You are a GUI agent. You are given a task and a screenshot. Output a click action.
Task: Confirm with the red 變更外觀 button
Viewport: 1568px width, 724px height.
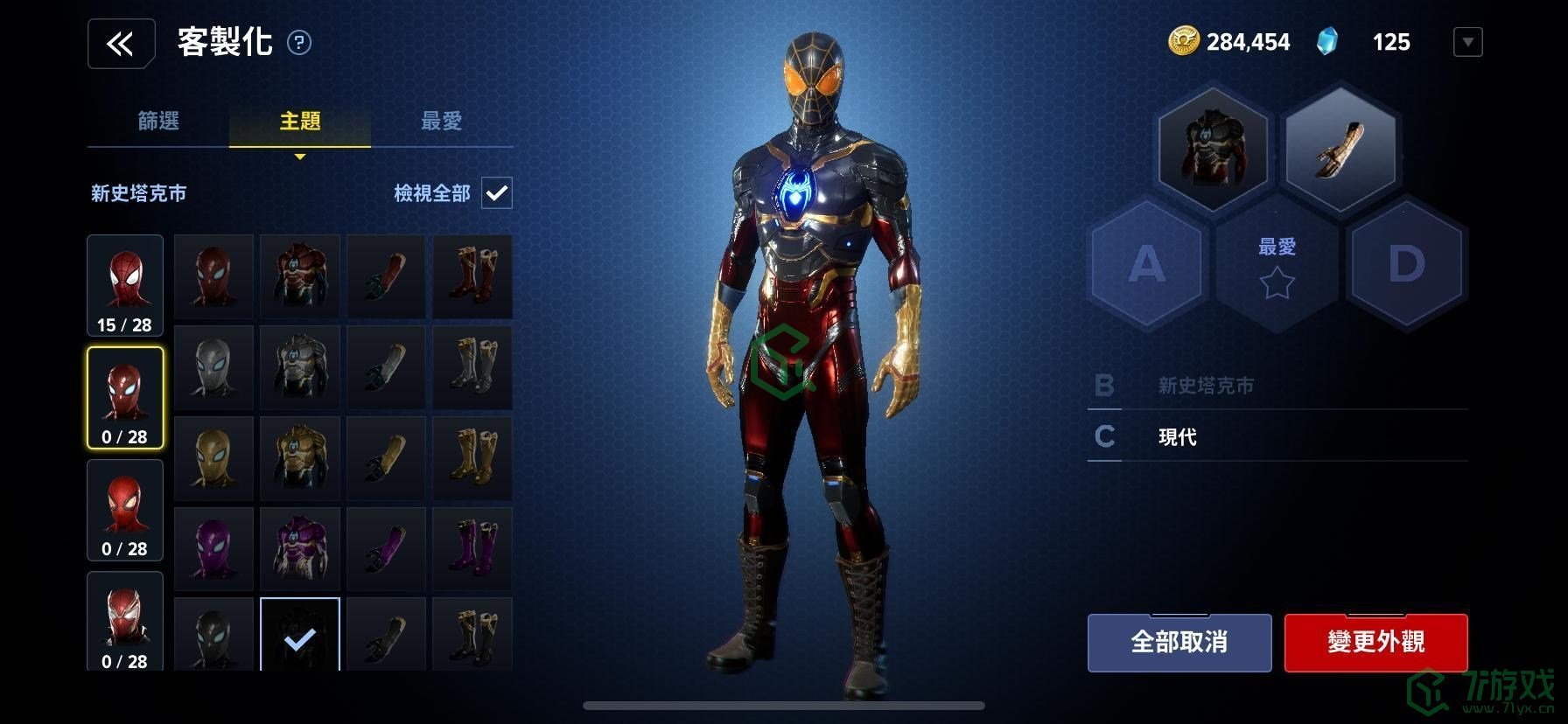[1375, 643]
